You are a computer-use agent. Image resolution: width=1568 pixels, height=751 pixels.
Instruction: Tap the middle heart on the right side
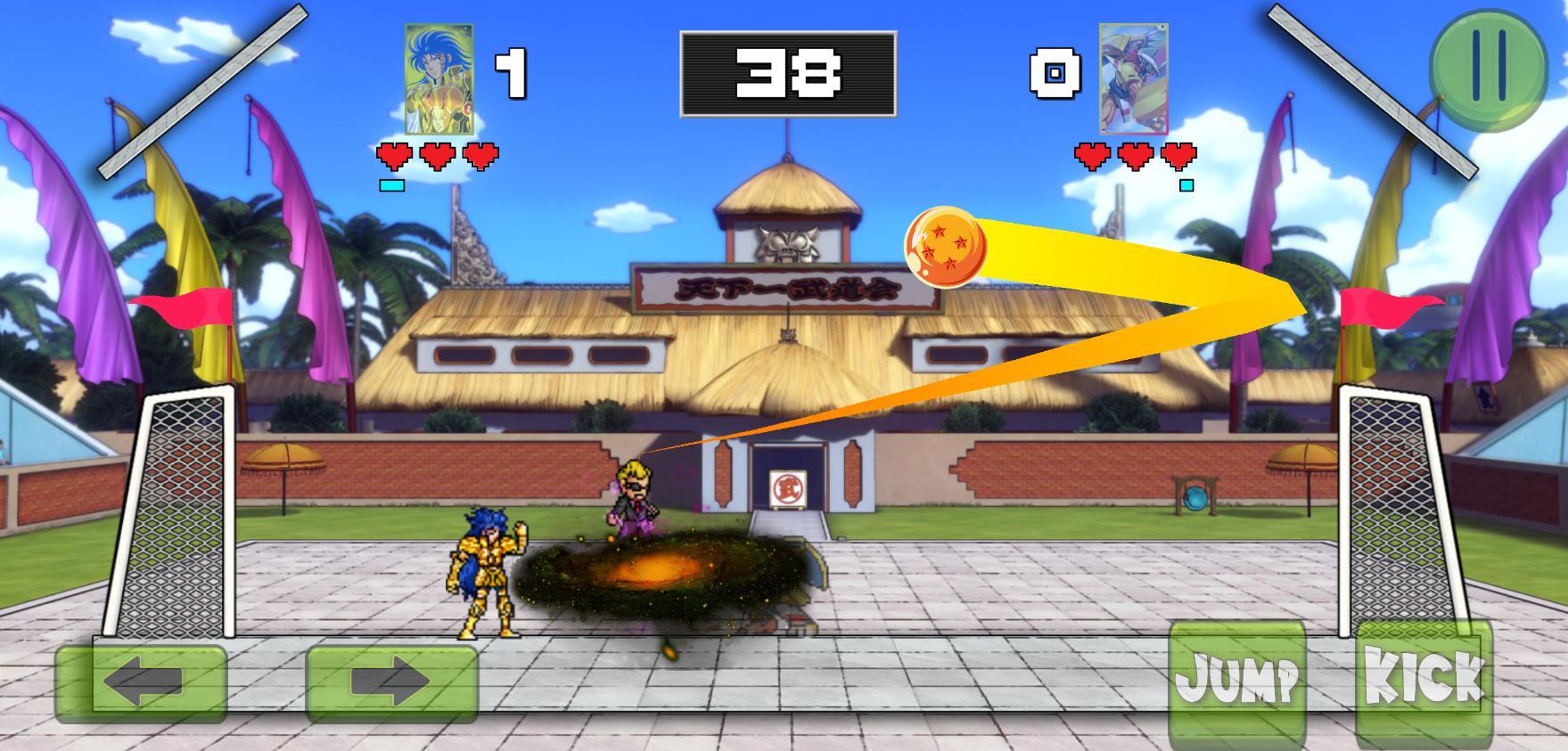[1137, 155]
